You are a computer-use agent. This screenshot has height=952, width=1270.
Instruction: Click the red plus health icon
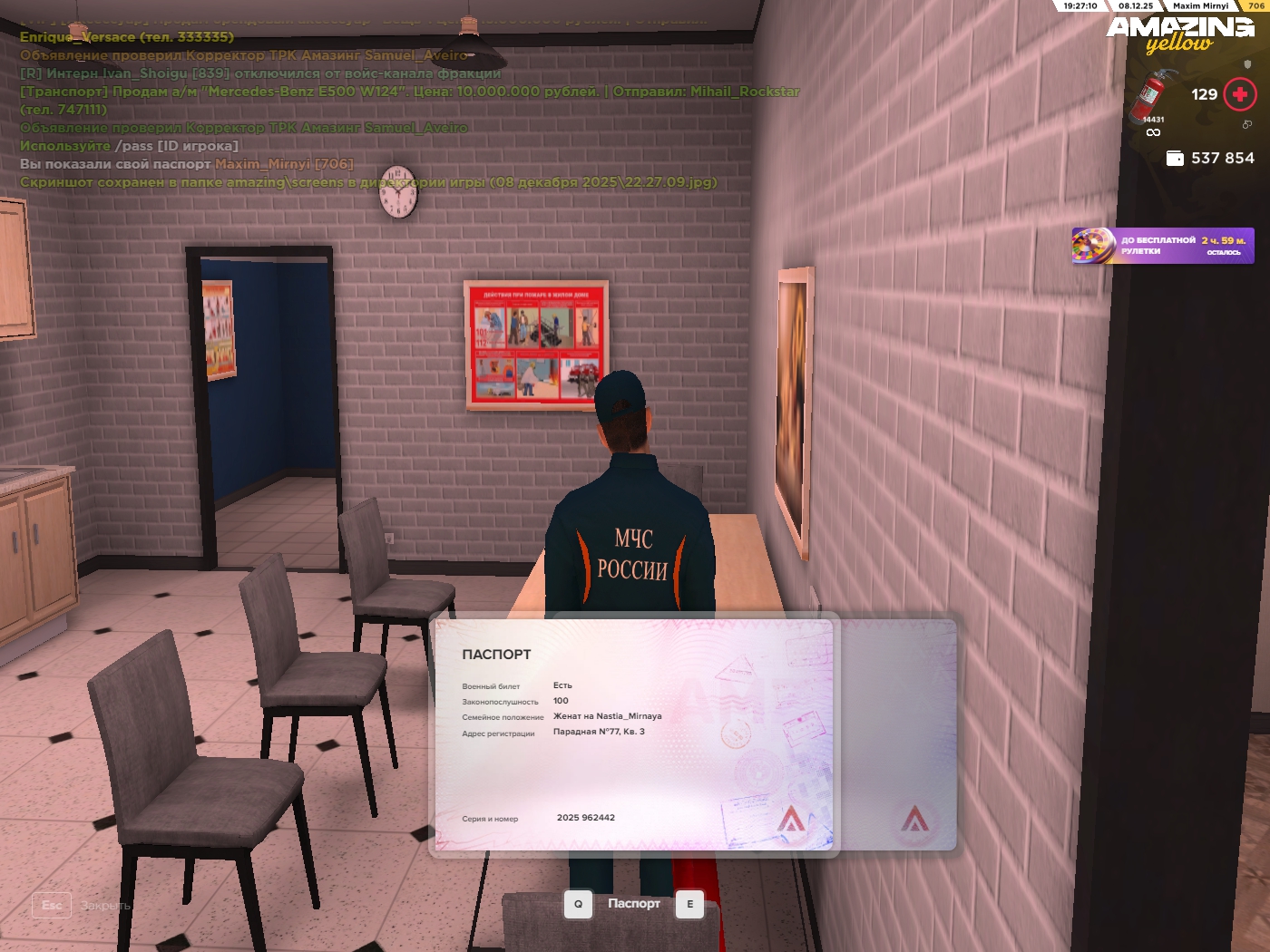click(x=1239, y=94)
